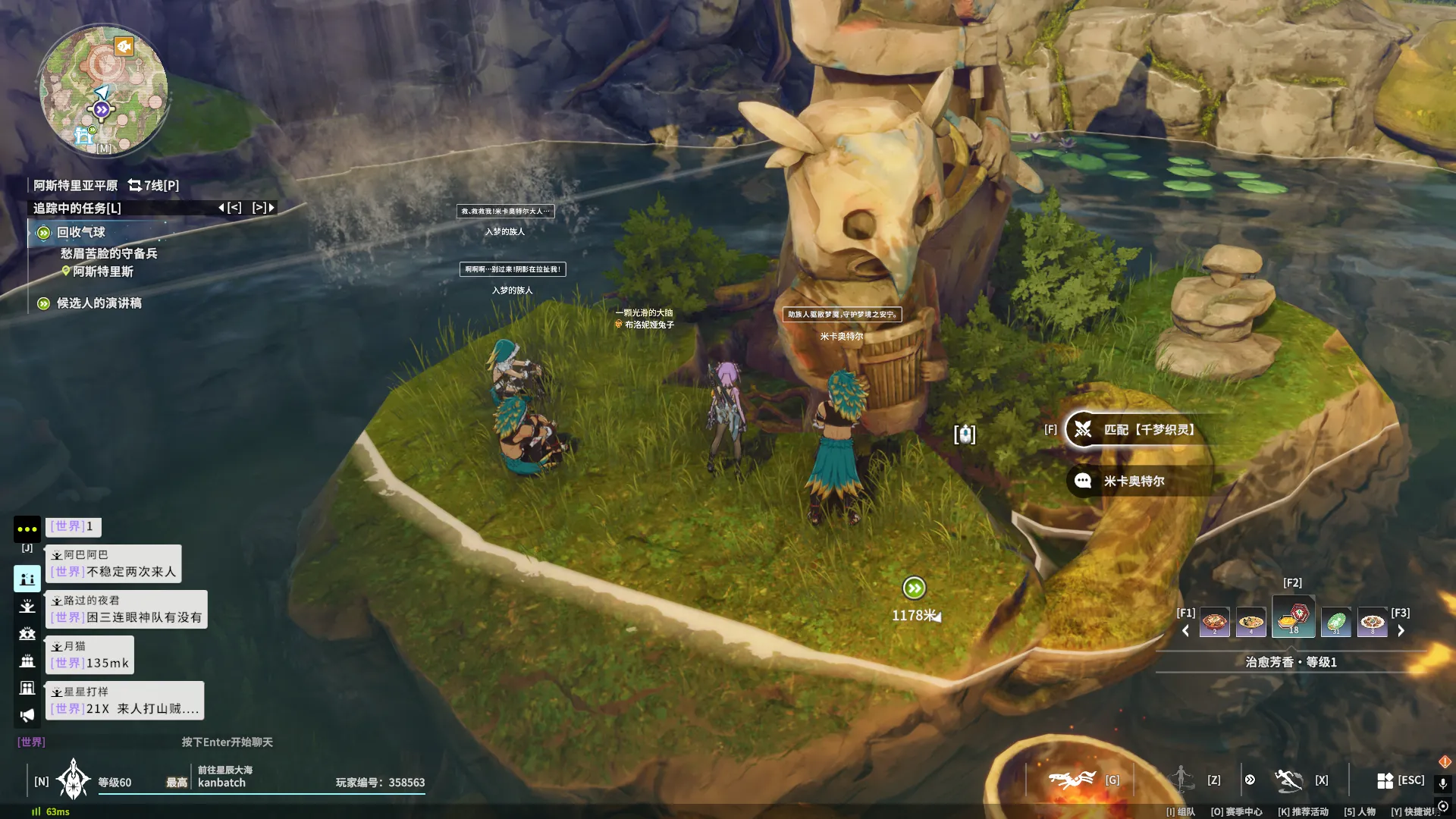Click the chat input field

tap(227, 742)
